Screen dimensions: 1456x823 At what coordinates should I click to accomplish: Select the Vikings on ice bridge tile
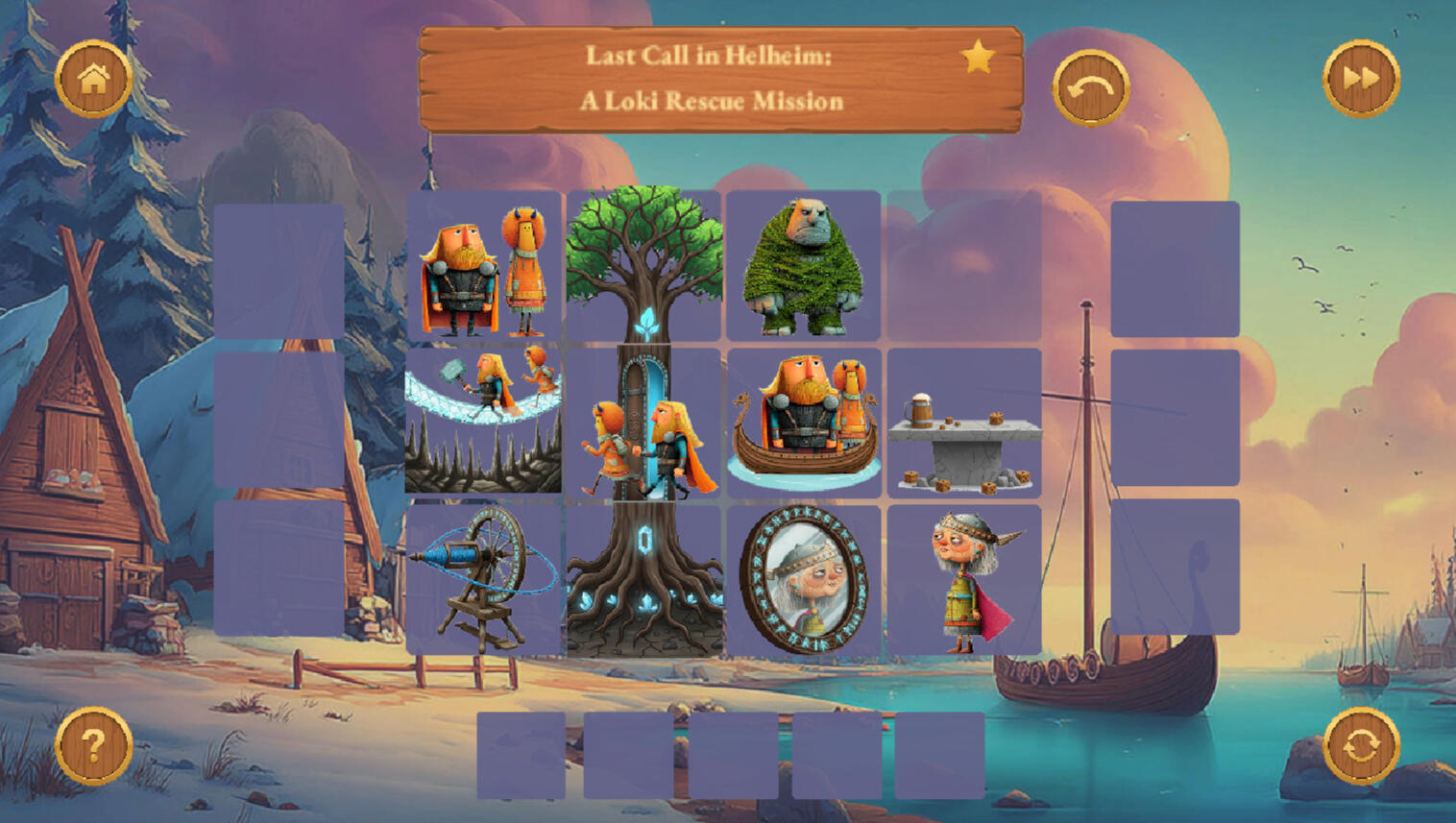(x=484, y=422)
